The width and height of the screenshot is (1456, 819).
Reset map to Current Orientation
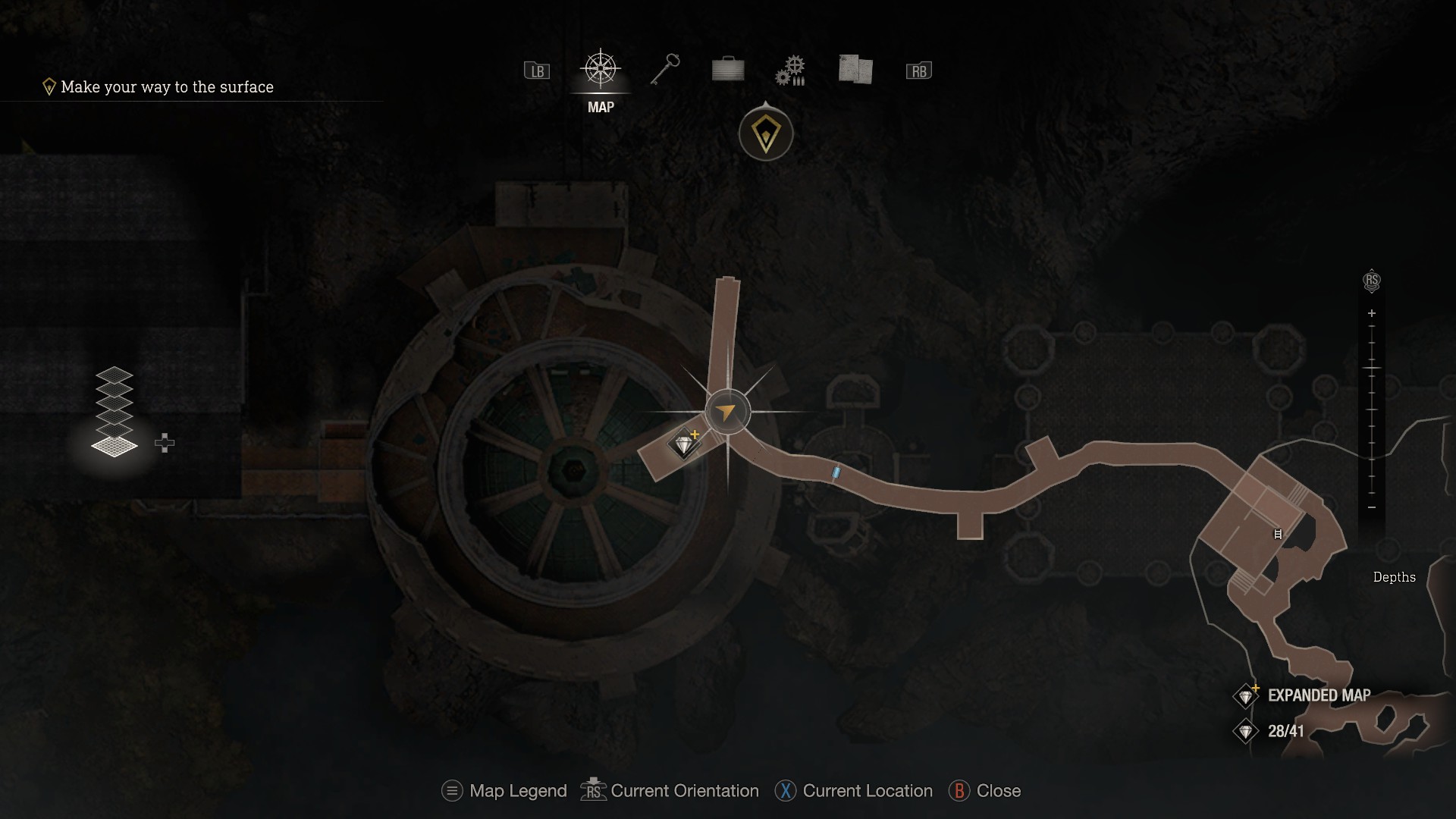click(670, 791)
